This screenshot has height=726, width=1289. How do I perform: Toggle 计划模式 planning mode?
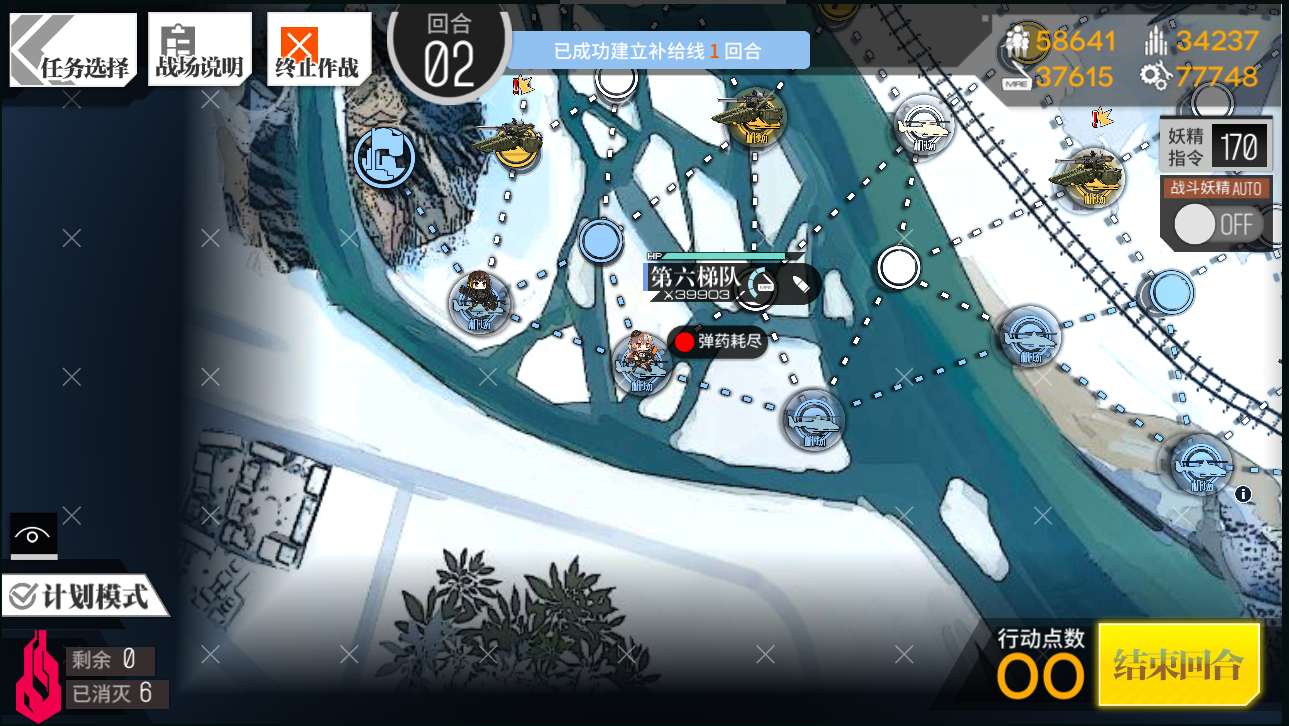86,597
